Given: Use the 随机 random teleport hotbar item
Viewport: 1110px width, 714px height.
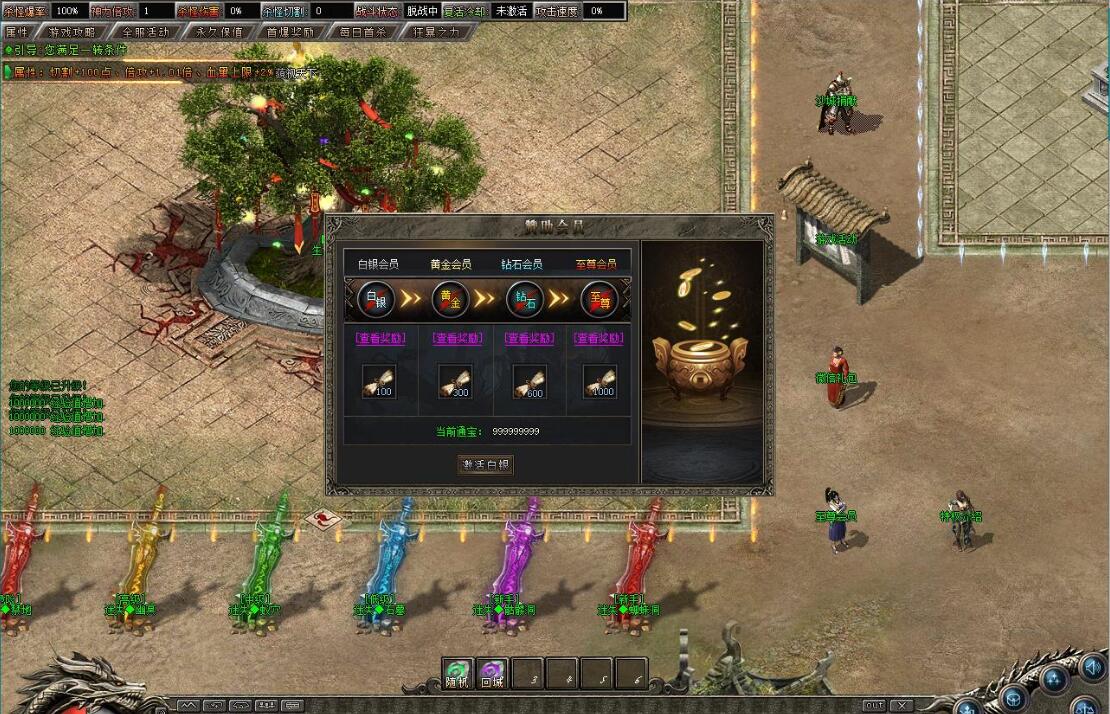Looking at the screenshot, I should (457, 673).
